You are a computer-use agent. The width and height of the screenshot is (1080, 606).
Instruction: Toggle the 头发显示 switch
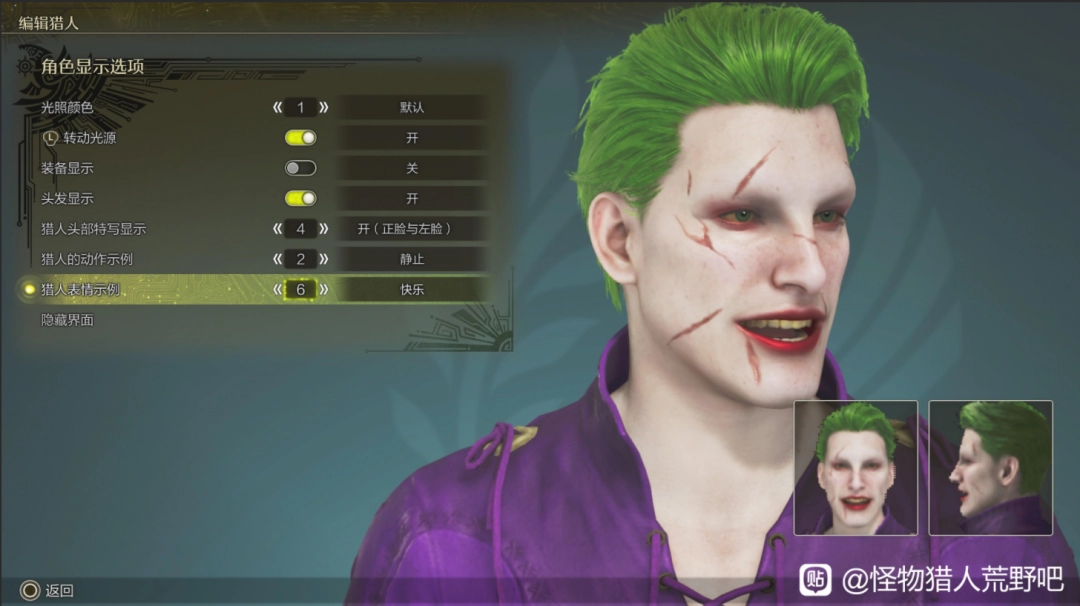pos(301,199)
